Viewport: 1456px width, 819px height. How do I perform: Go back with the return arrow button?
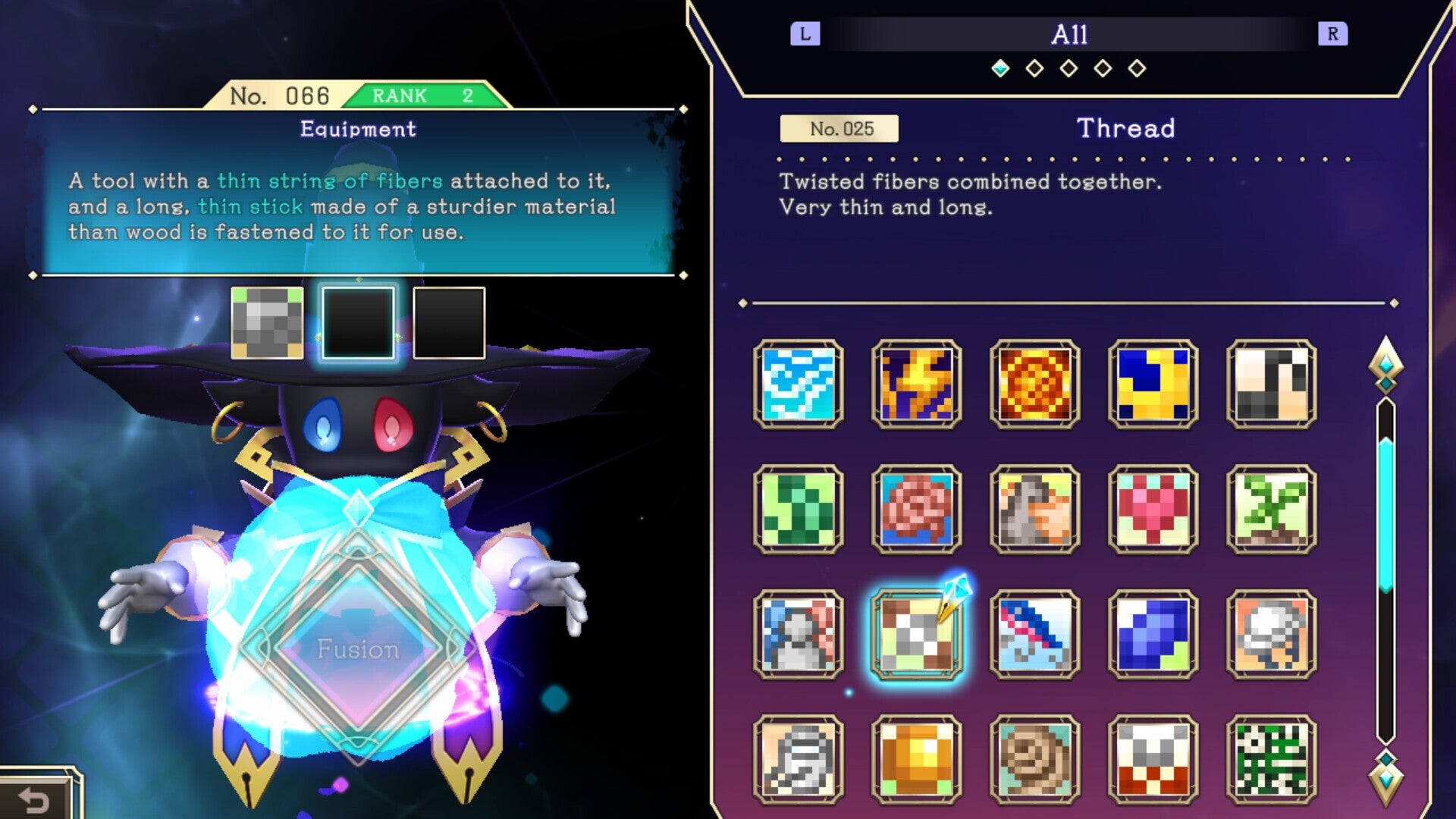[35, 799]
